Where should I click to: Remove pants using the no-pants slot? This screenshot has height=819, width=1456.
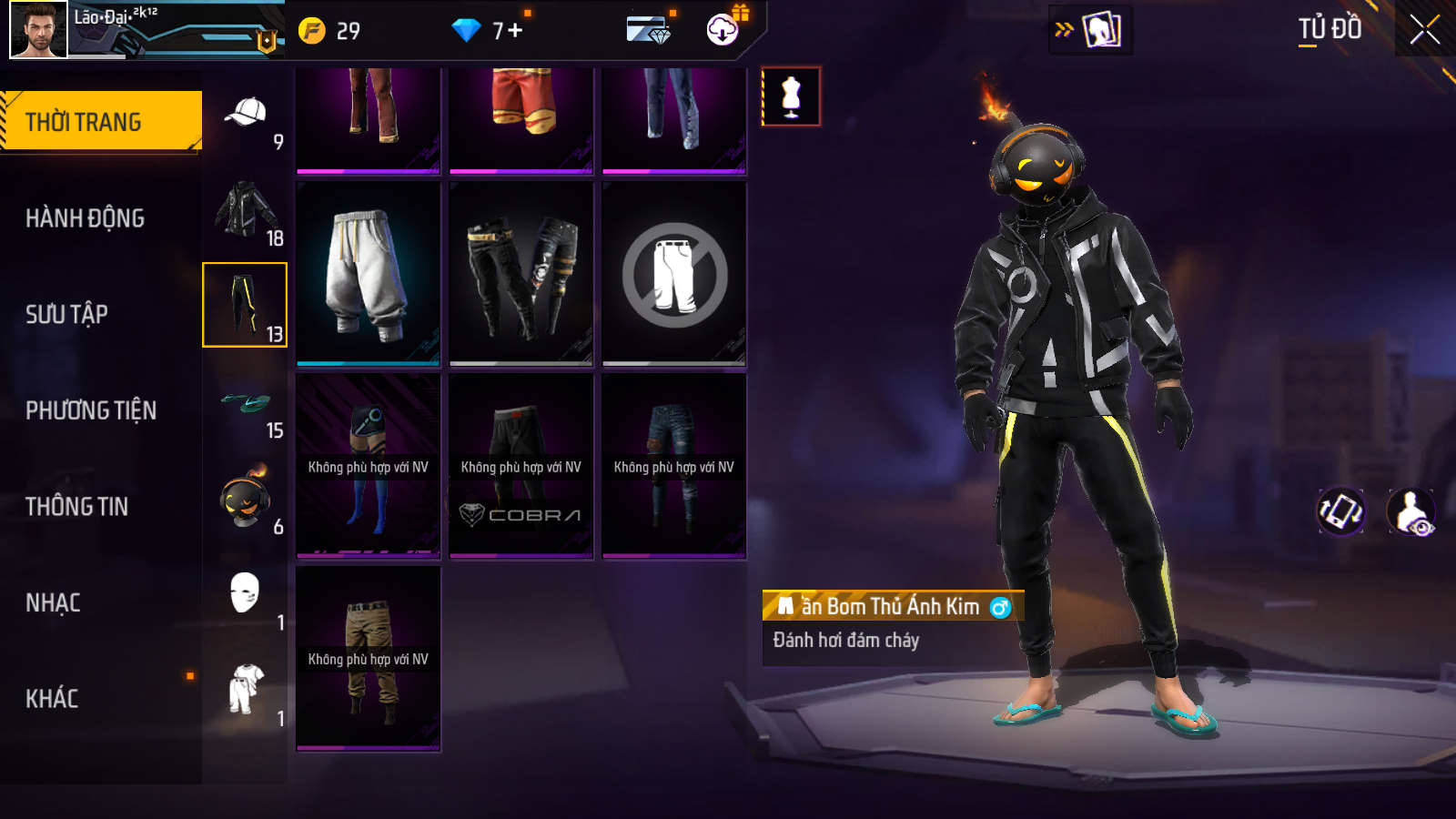(x=673, y=274)
